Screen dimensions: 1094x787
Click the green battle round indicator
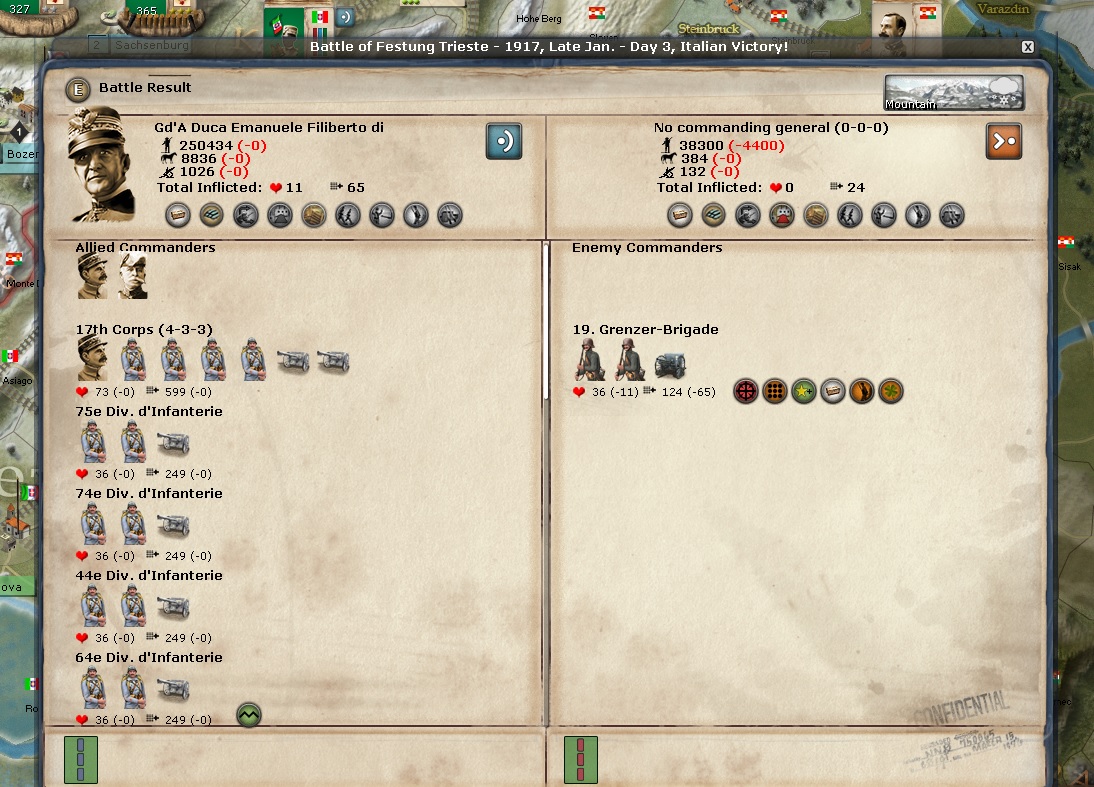(x=81, y=759)
